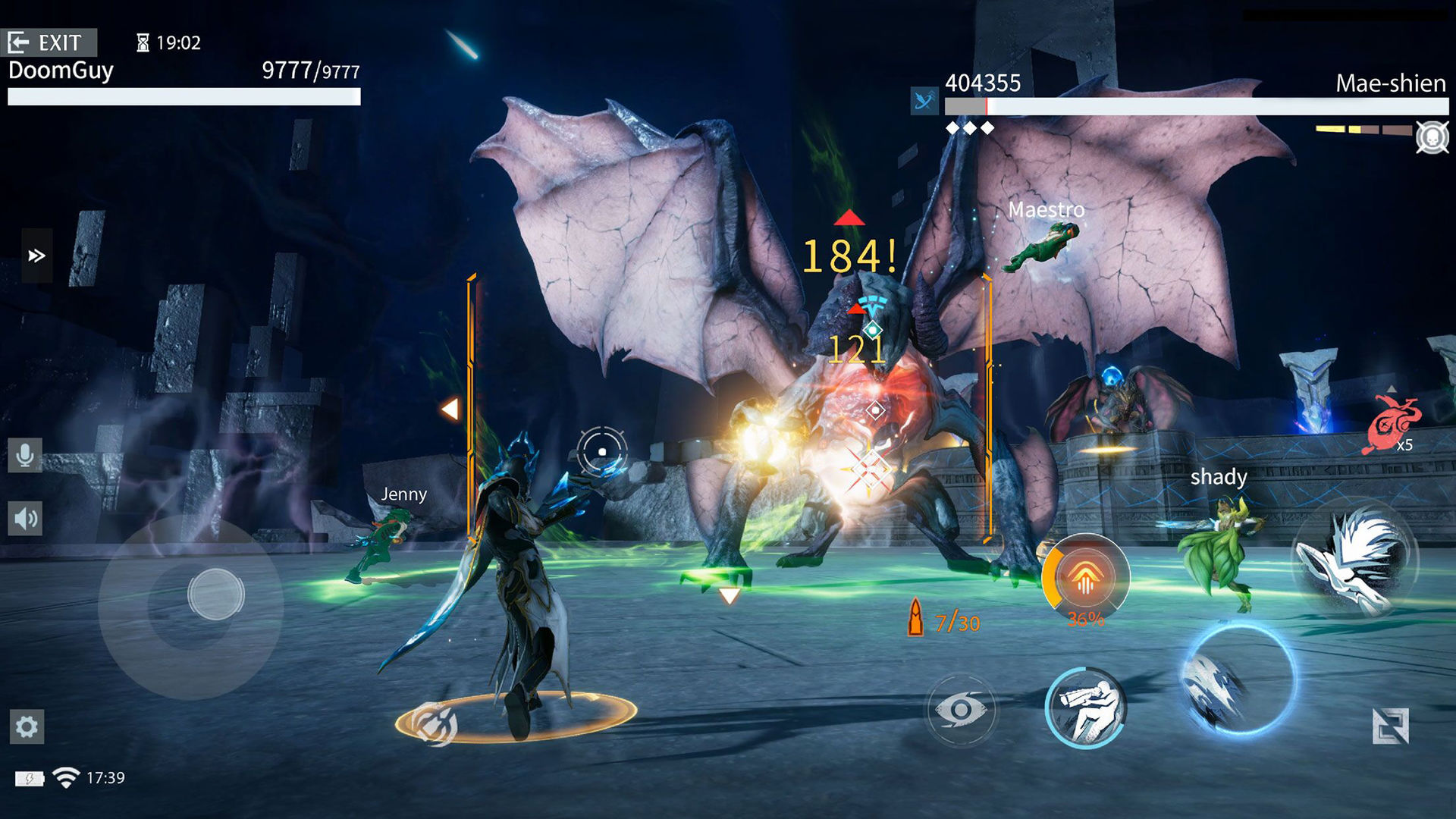Open settings with the gear icon
Screen dimensions: 1456x819
(x=27, y=726)
